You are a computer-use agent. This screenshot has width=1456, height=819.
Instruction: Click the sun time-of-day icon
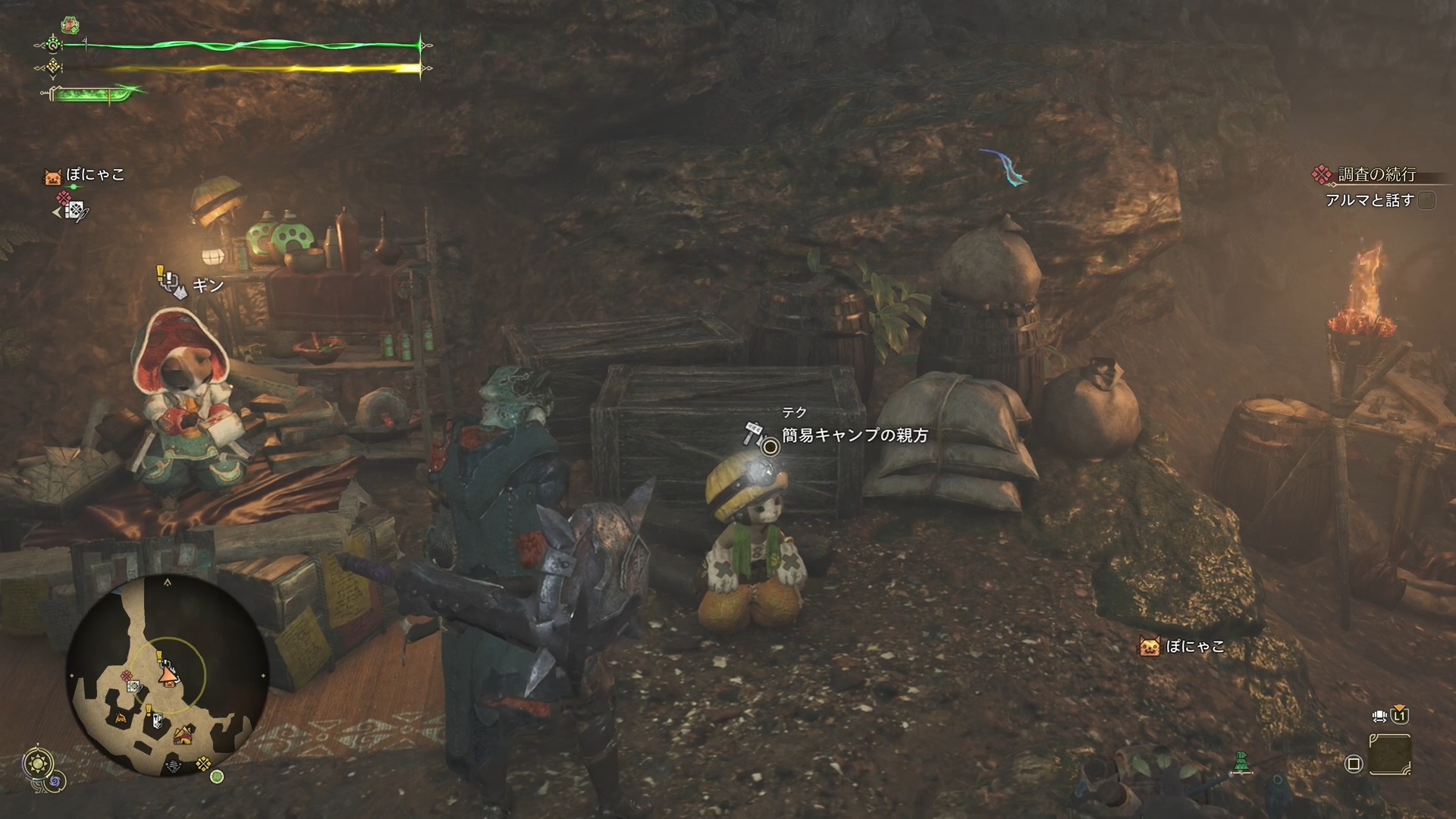coord(36,763)
